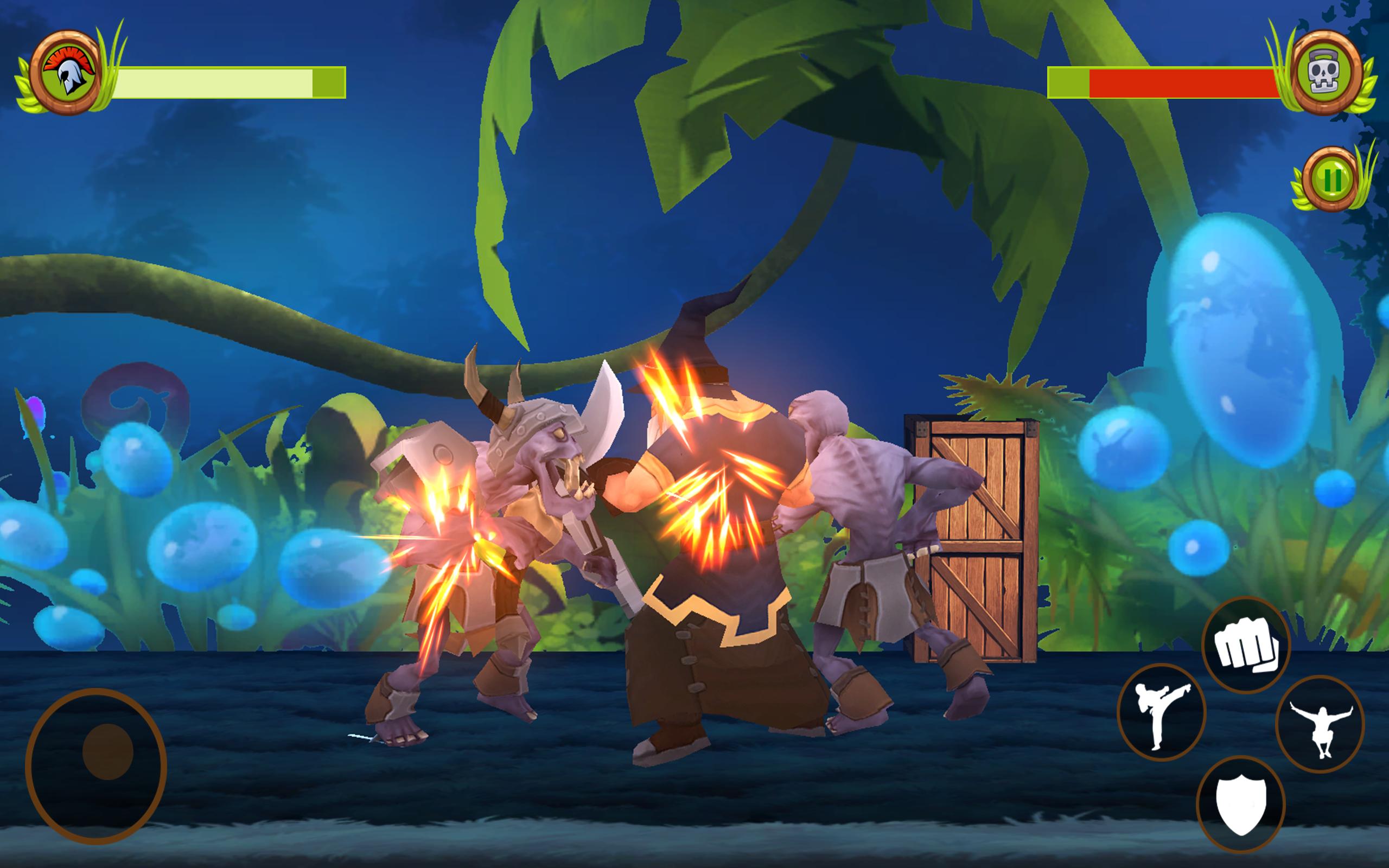Image resolution: width=1389 pixels, height=868 pixels.
Task: Pause the game with the green button
Action: point(1331,180)
